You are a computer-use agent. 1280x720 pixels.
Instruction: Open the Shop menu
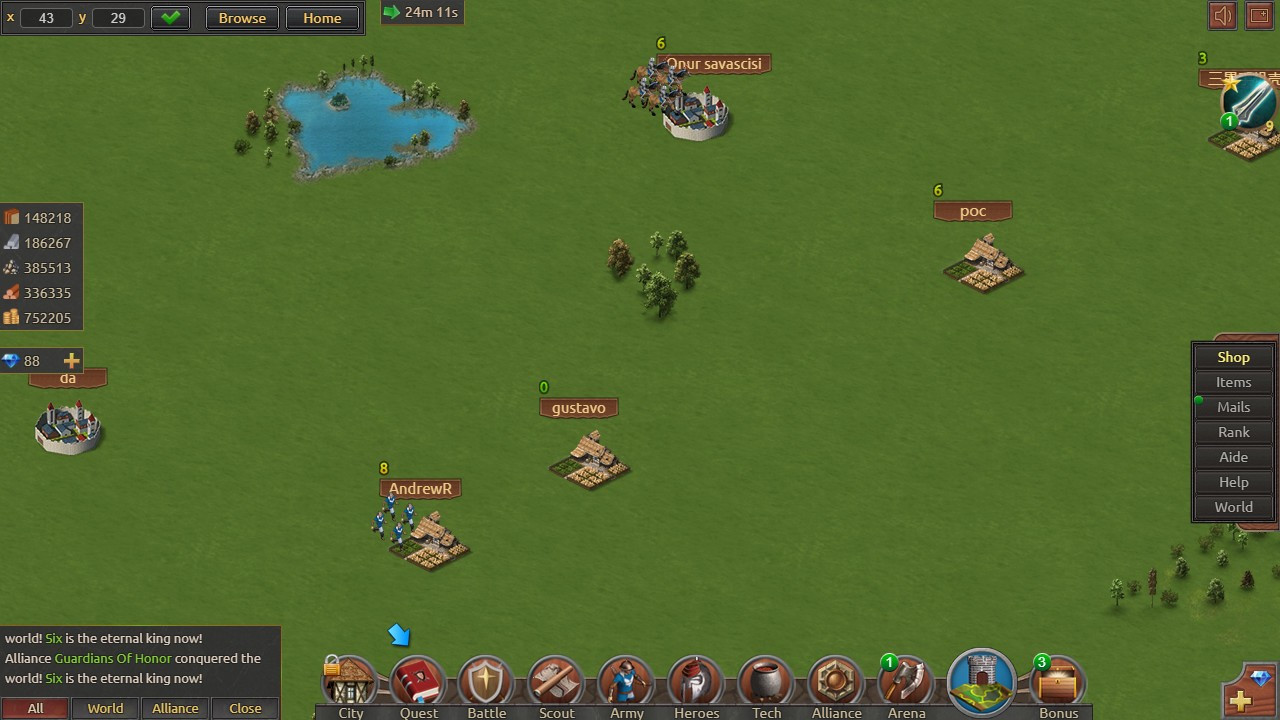pyautogui.click(x=1233, y=357)
